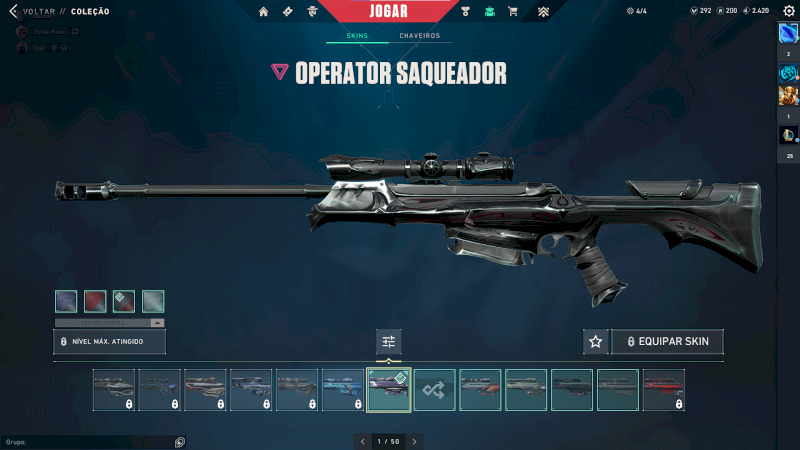Go to the next skins page arrow
The height and width of the screenshot is (450, 800).
(x=414, y=441)
